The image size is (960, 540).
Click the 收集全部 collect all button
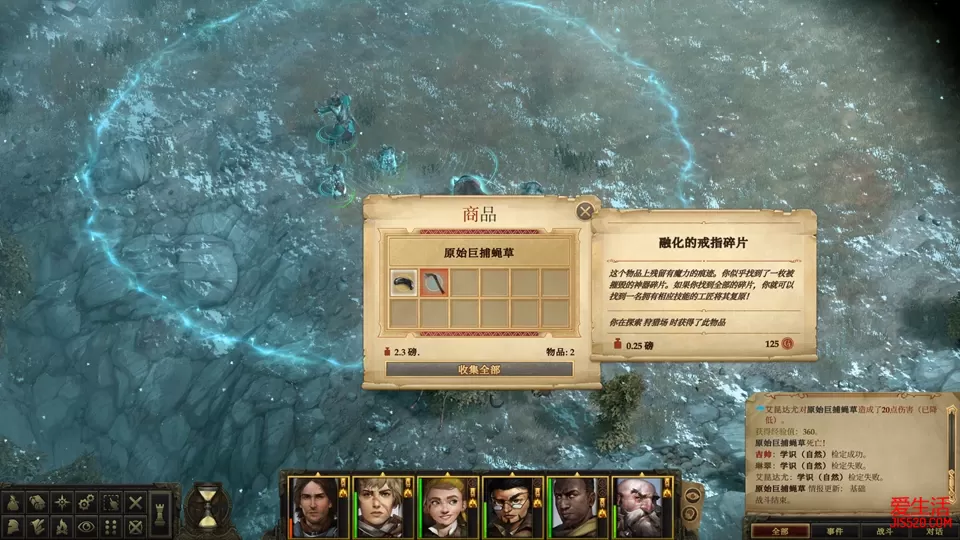click(479, 369)
